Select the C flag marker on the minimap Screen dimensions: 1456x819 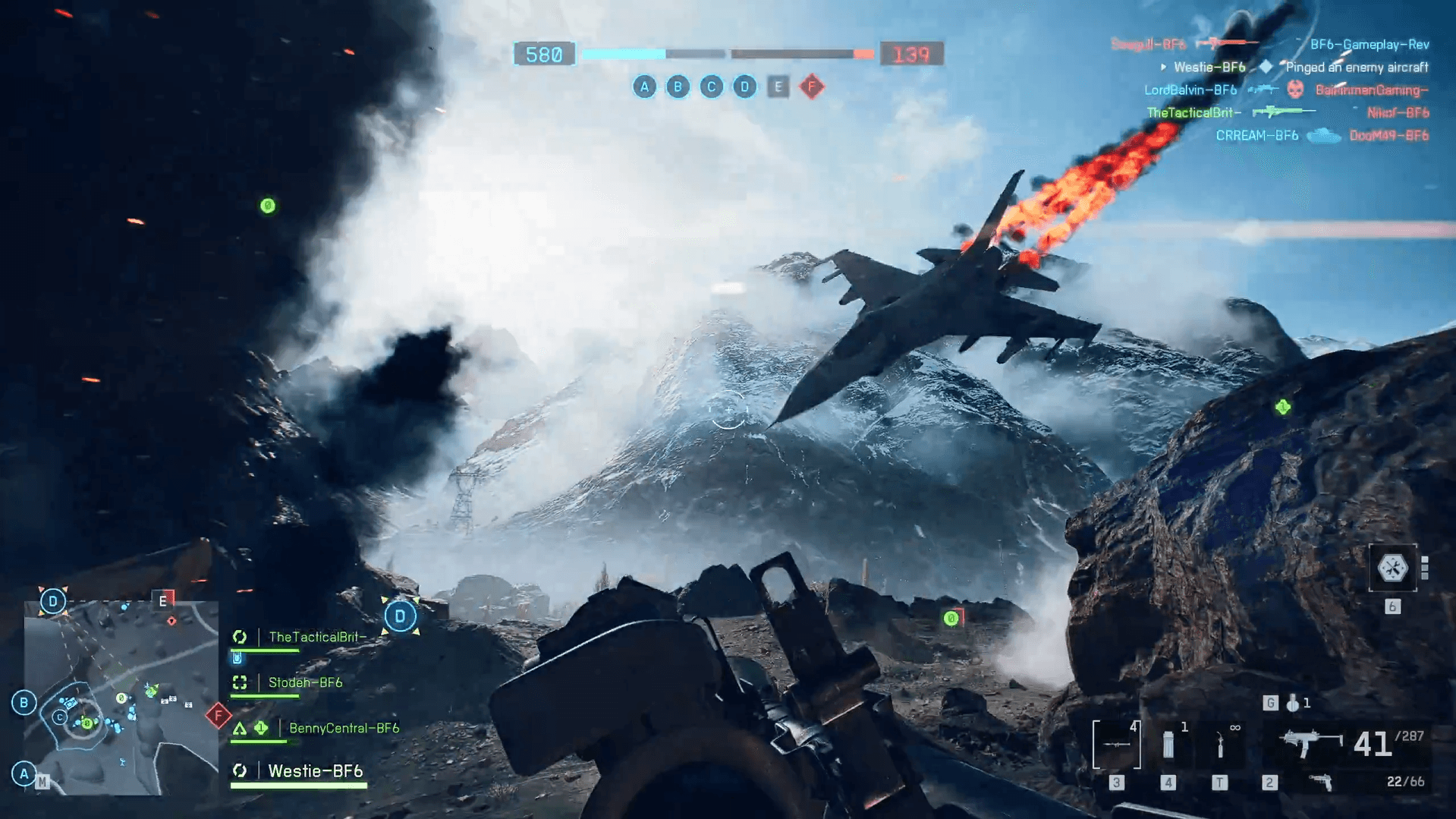(x=60, y=717)
